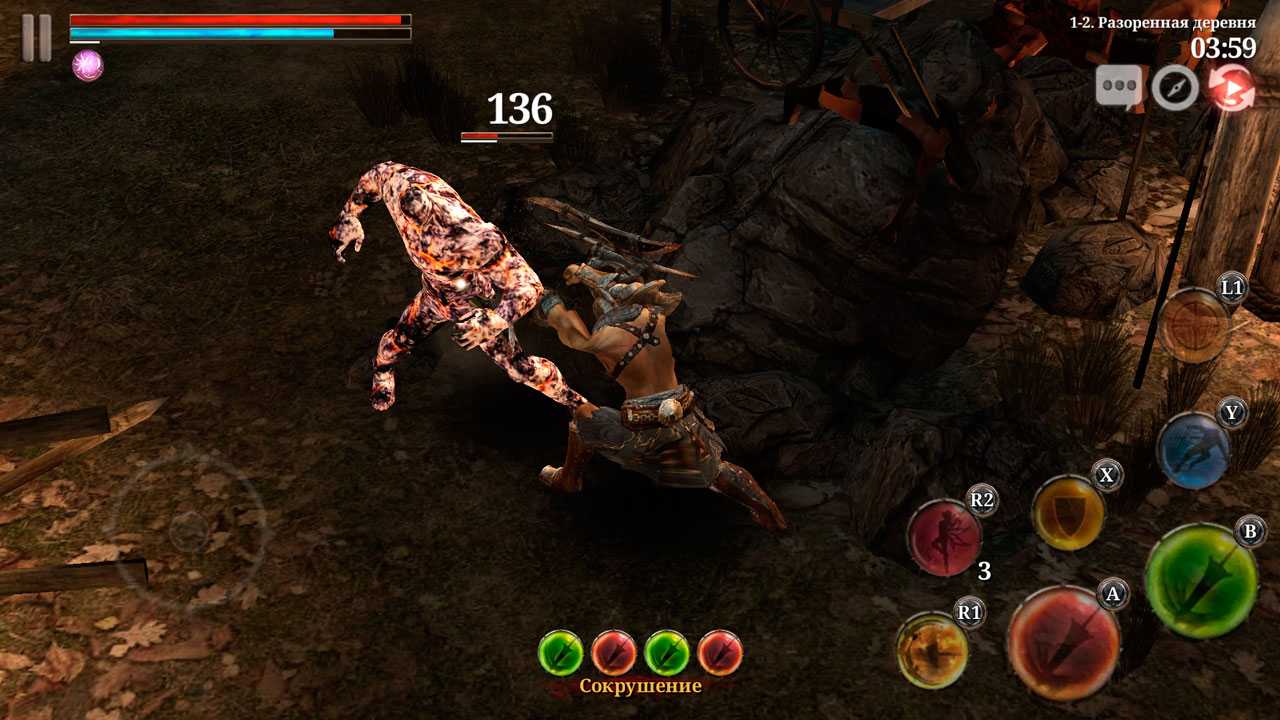Attack with the large green sword button

pyautogui.click(x=1200, y=580)
